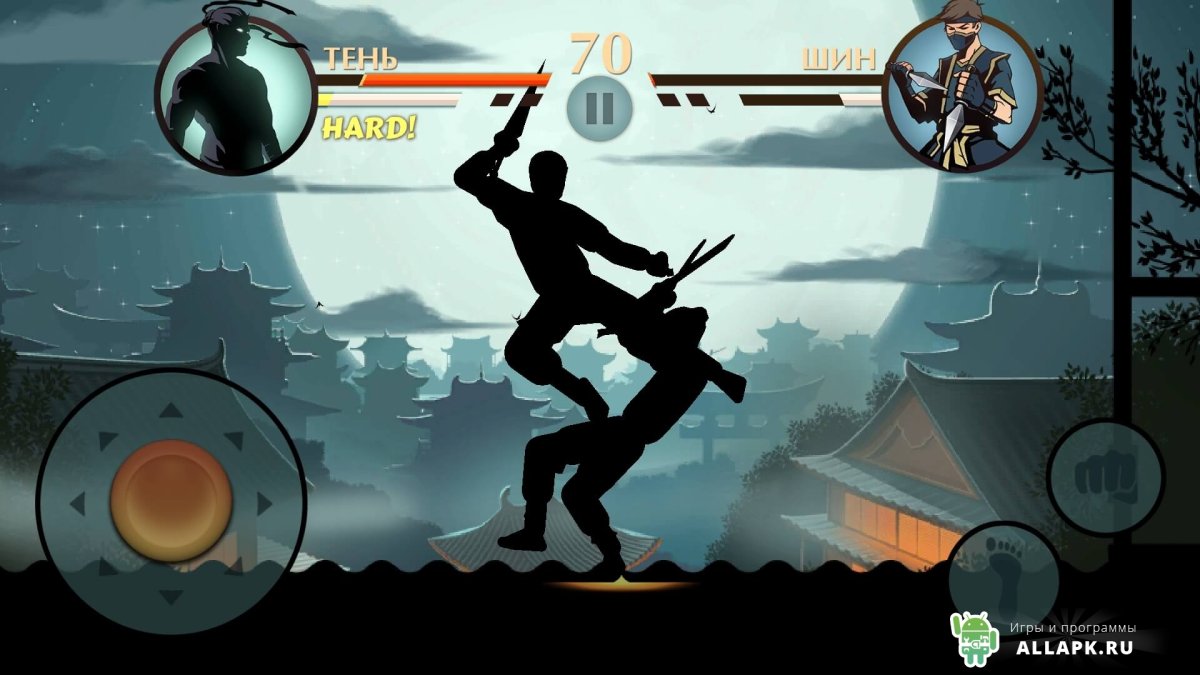Click the joystick's left arrow

76,502
